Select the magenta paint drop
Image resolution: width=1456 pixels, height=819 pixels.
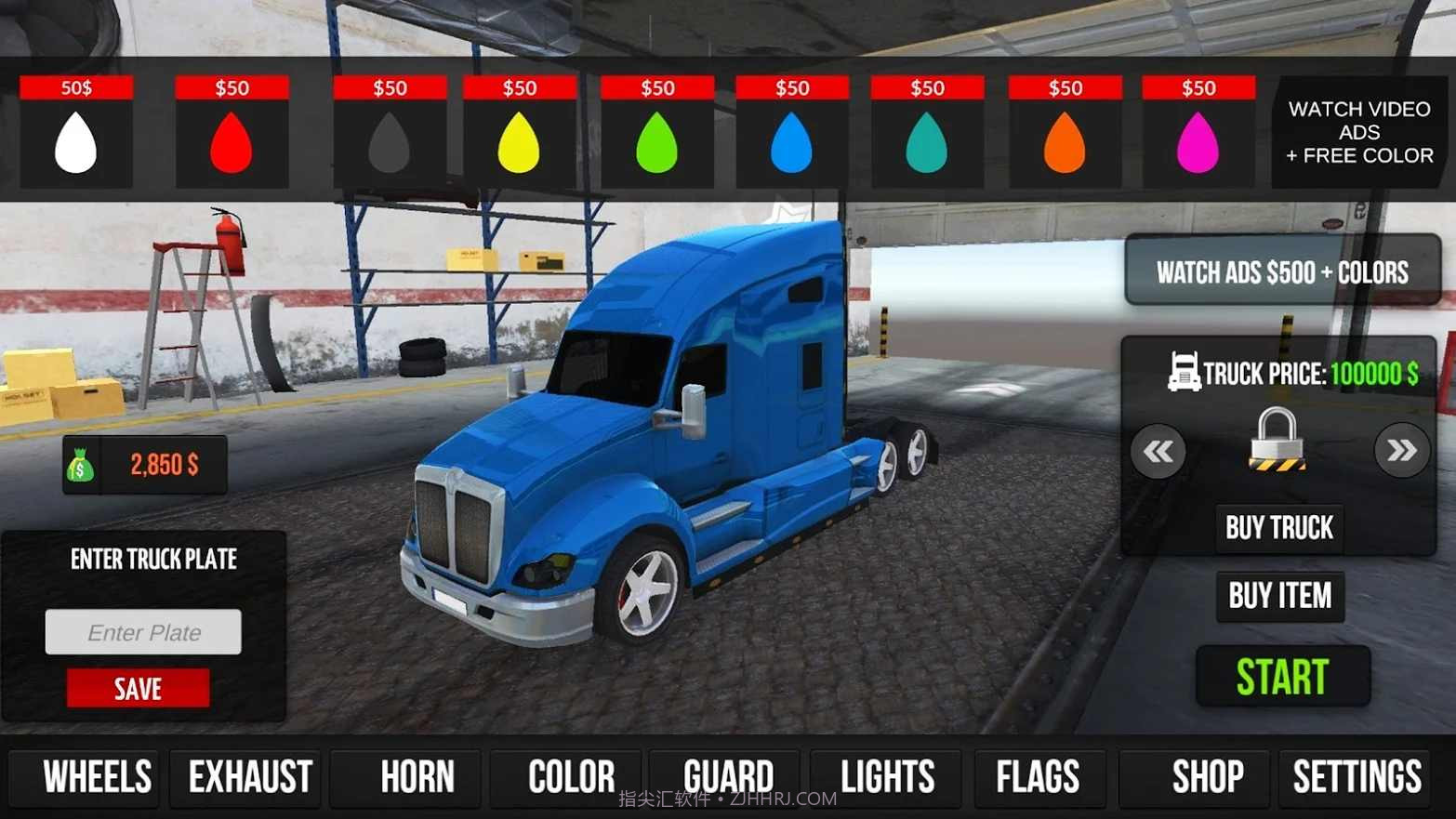[1198, 142]
